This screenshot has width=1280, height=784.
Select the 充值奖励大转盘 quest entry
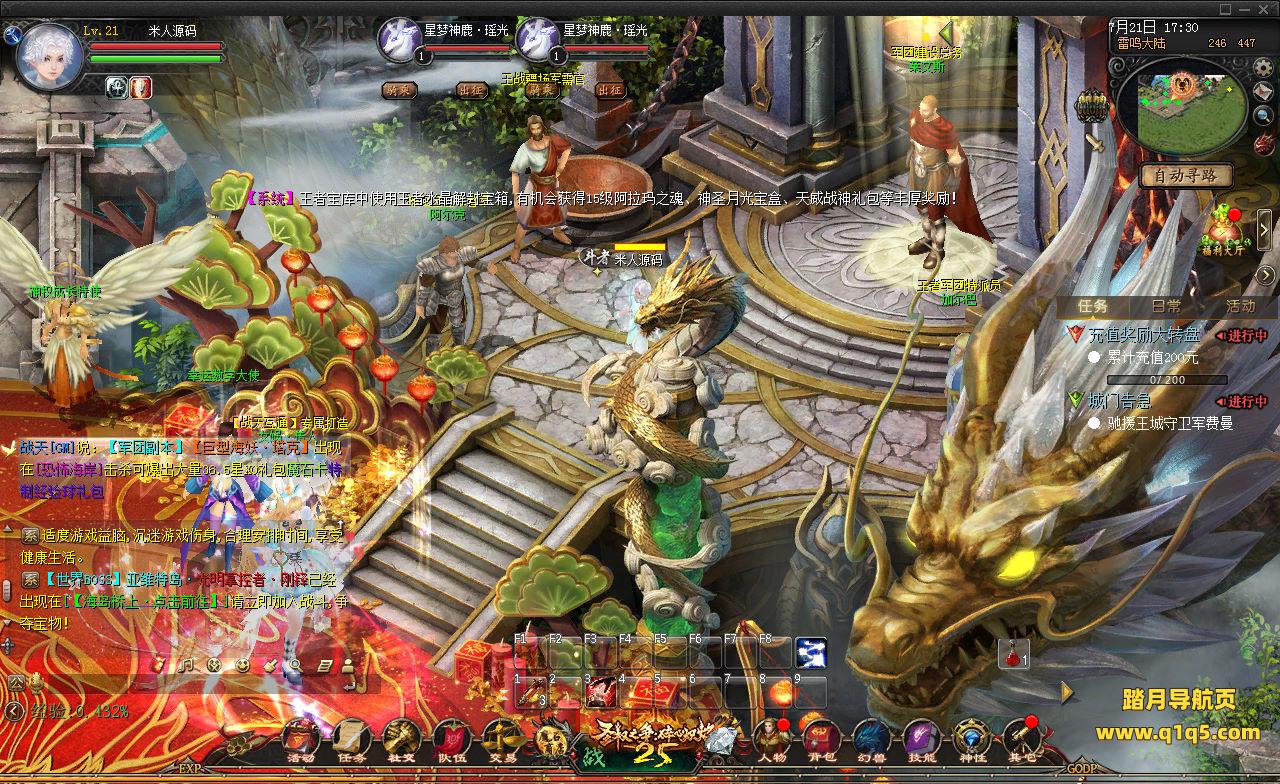click(1144, 335)
